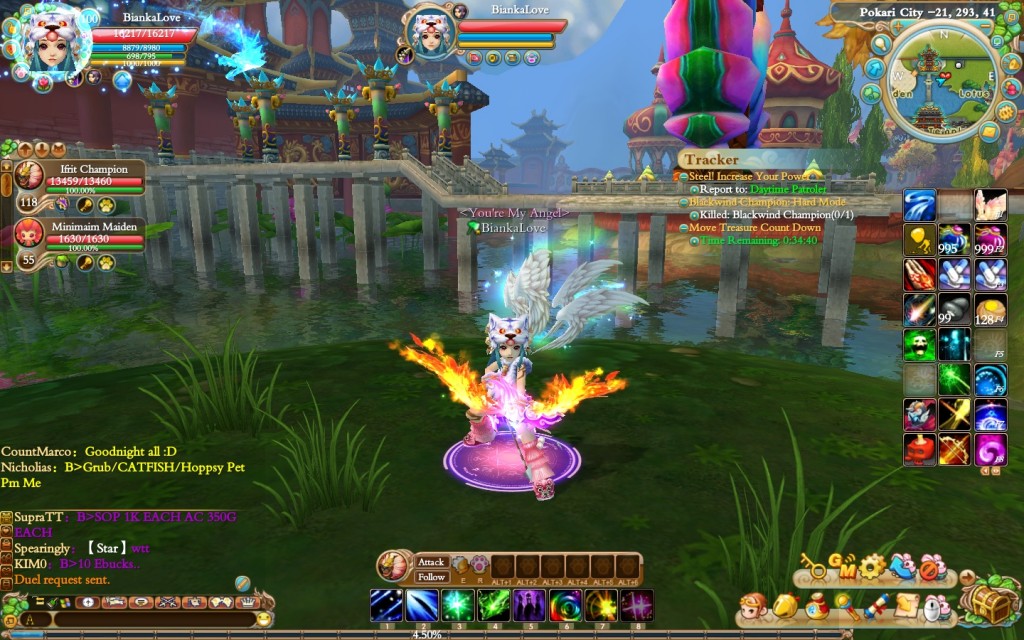Open the treasure chest icon

pyautogui.click(x=990, y=604)
